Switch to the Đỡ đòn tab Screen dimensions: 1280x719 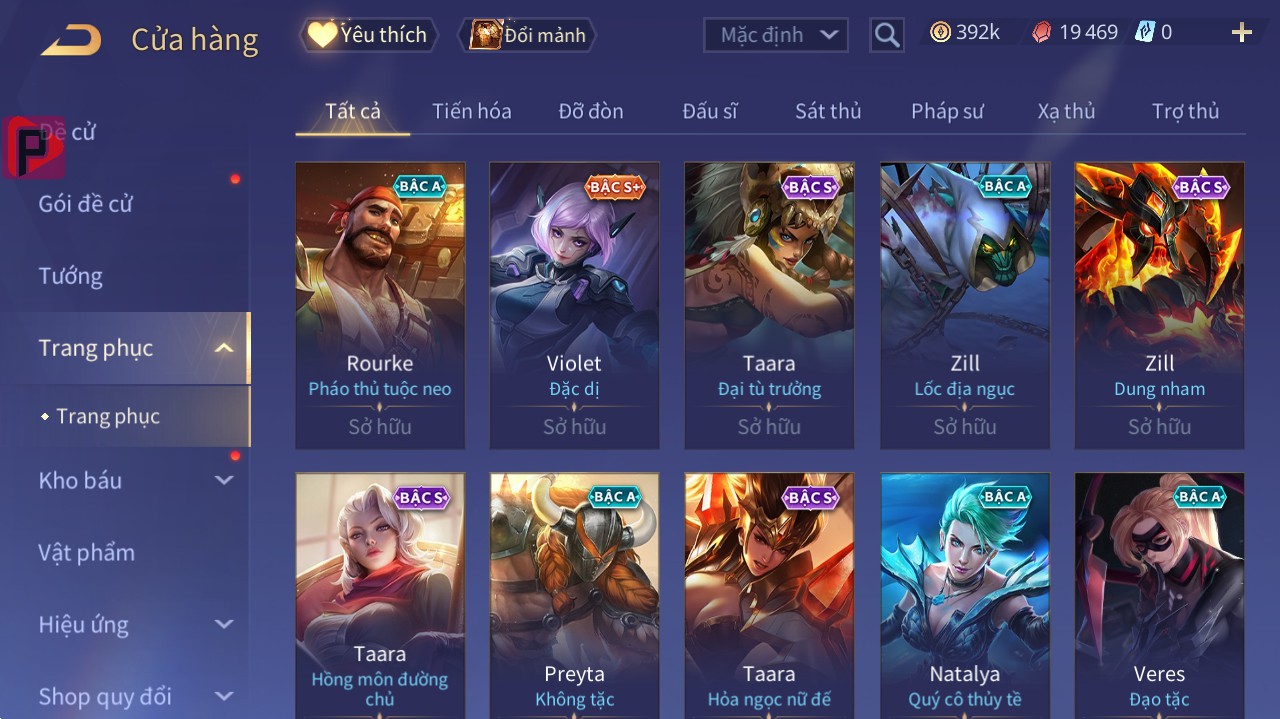pos(590,111)
